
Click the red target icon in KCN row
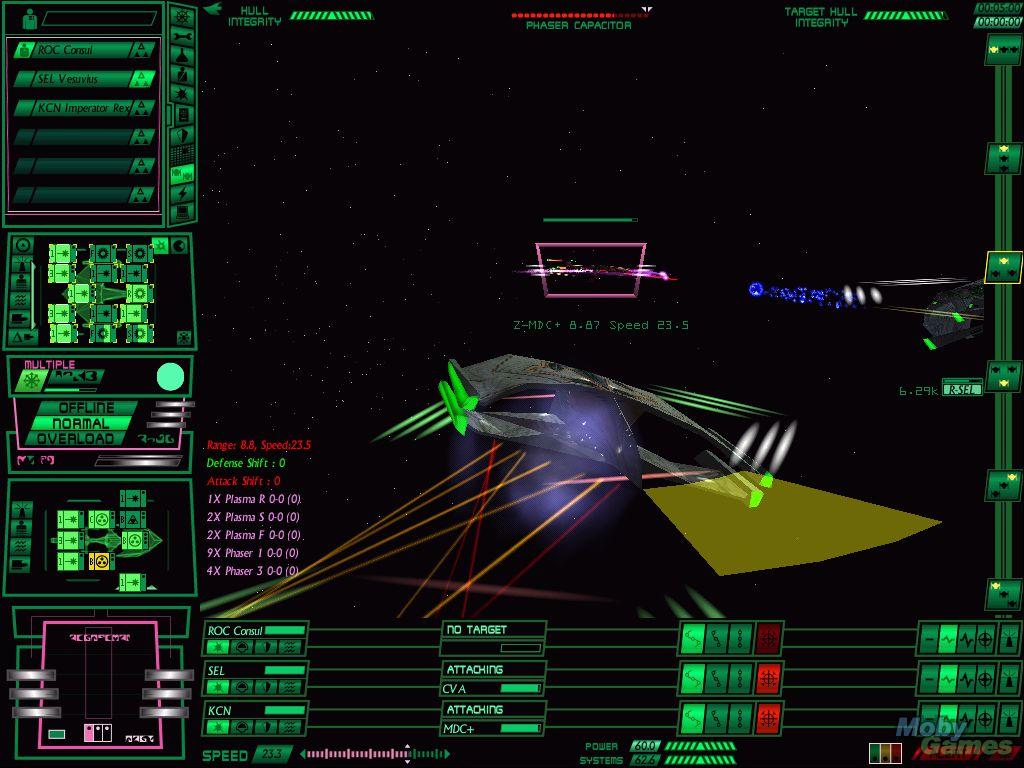click(768, 718)
